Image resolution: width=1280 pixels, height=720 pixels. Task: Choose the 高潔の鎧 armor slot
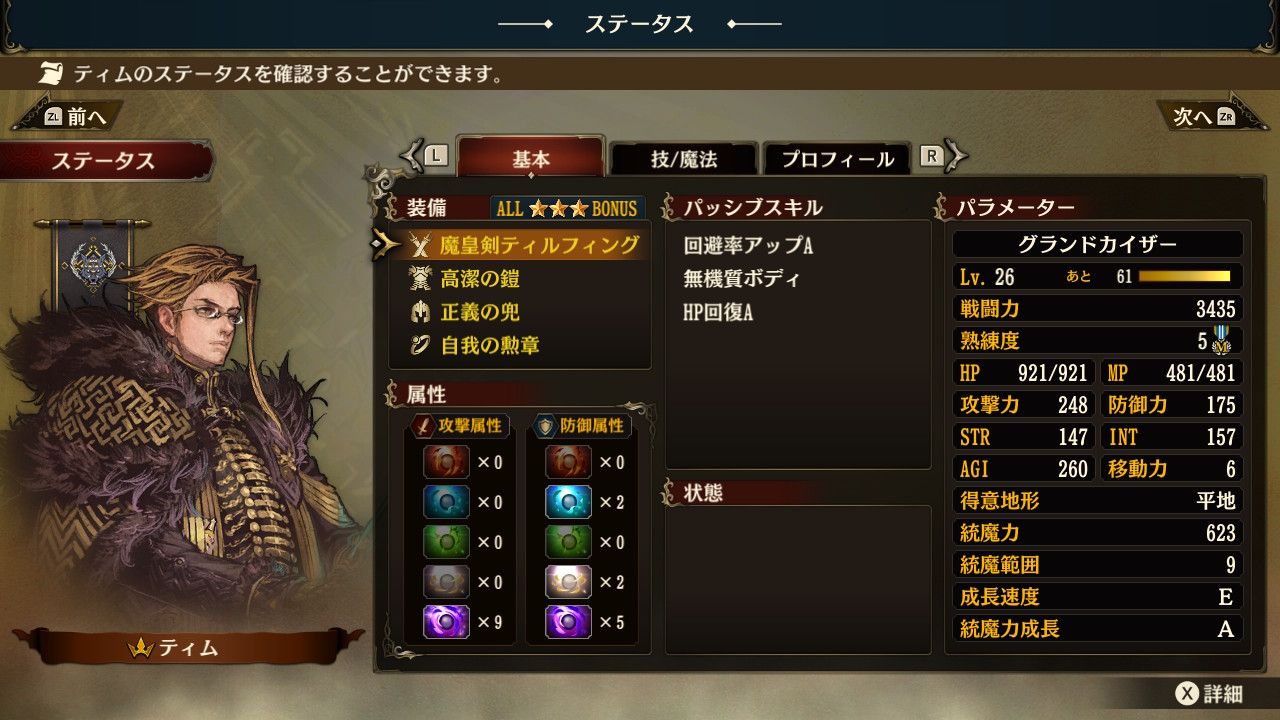point(480,279)
